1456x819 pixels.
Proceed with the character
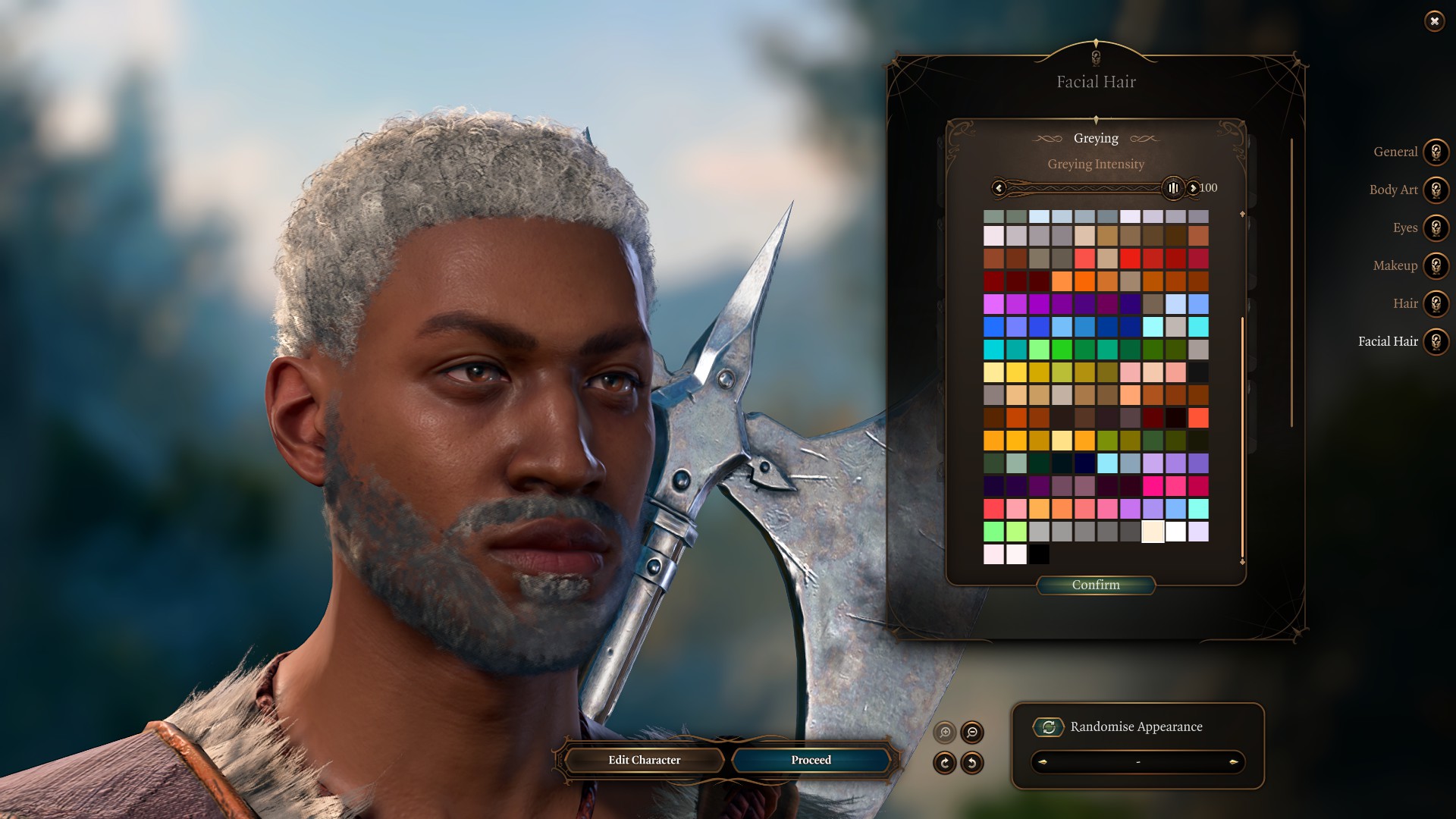pyautogui.click(x=811, y=760)
